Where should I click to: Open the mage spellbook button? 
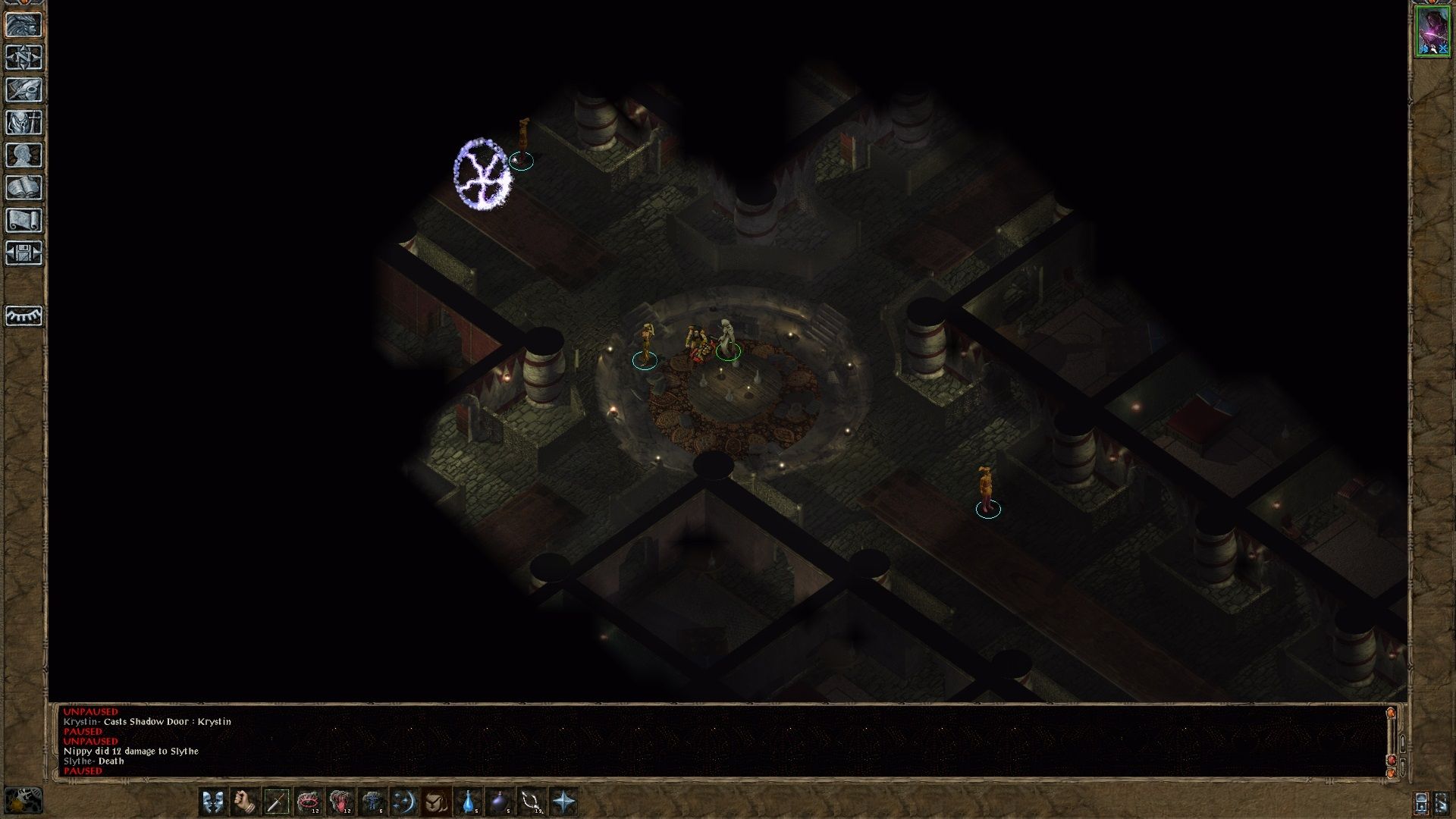click(24, 187)
